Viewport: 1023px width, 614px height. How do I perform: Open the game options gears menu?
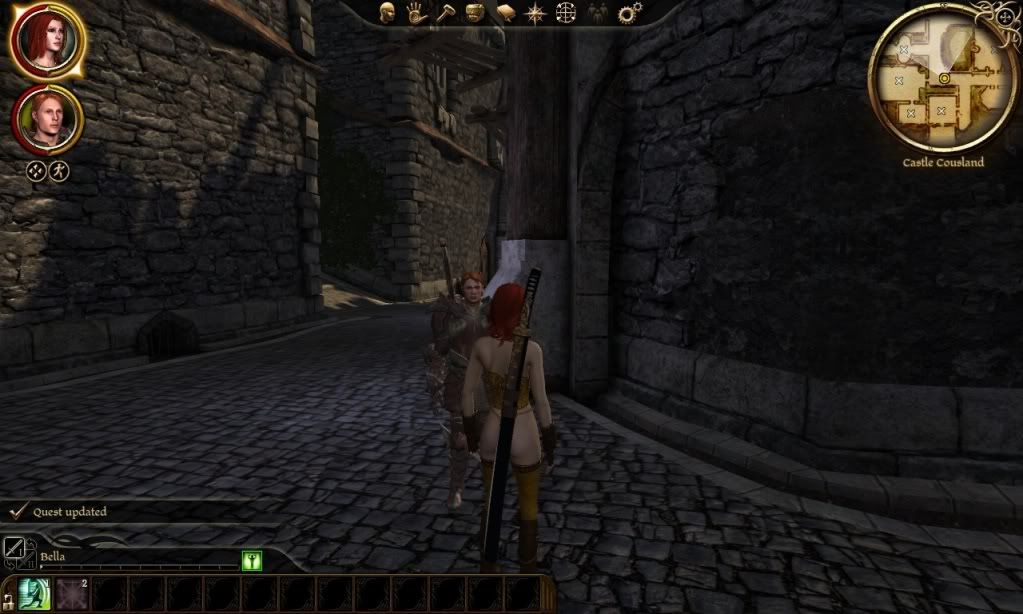click(629, 12)
